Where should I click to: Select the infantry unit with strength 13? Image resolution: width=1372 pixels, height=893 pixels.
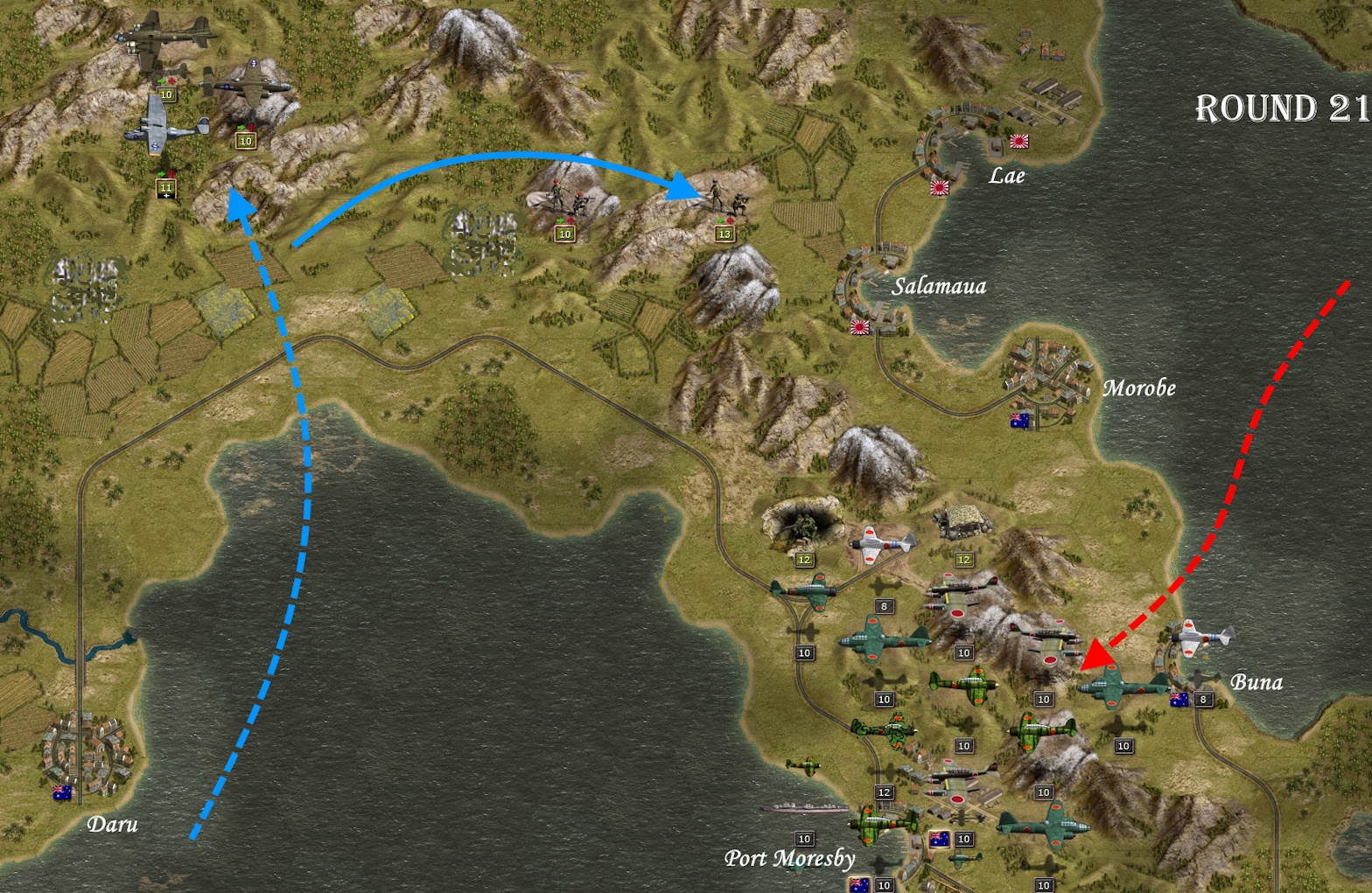pyautogui.click(x=727, y=201)
